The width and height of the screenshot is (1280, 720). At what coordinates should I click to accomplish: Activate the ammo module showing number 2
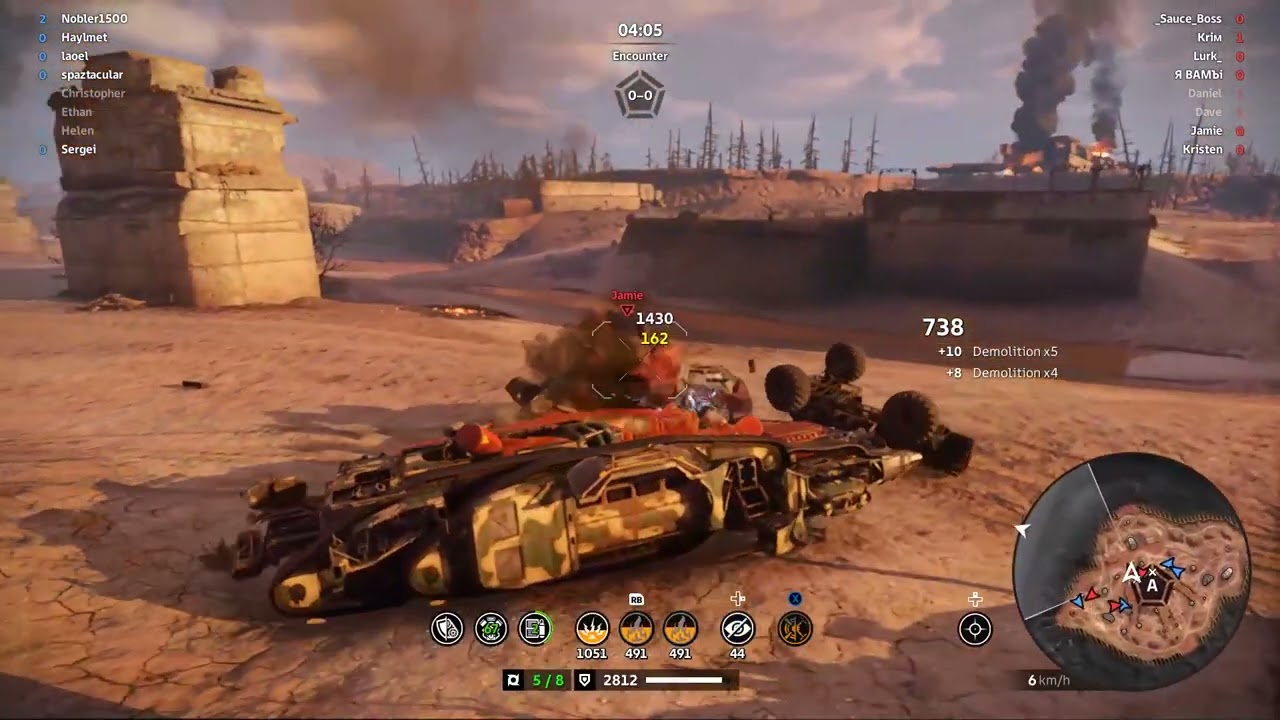click(535, 628)
